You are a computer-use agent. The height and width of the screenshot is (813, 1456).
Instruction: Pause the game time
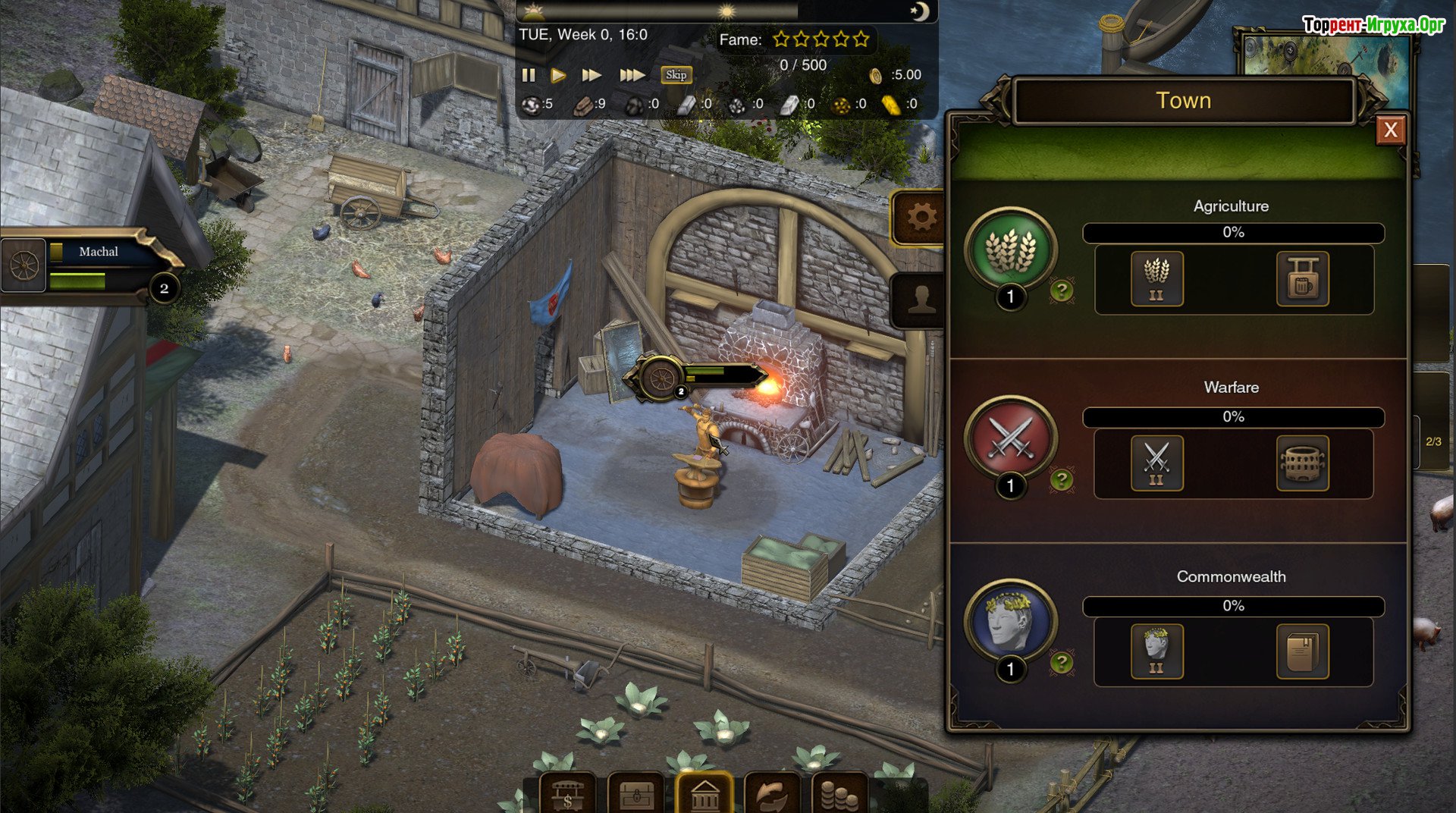click(529, 75)
